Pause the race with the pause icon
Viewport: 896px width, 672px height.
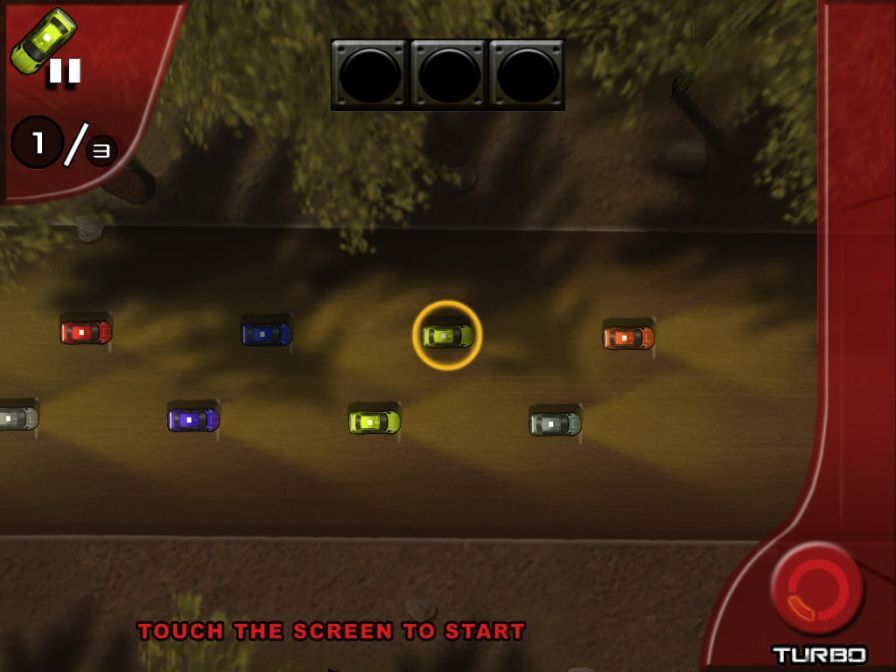pos(65,71)
